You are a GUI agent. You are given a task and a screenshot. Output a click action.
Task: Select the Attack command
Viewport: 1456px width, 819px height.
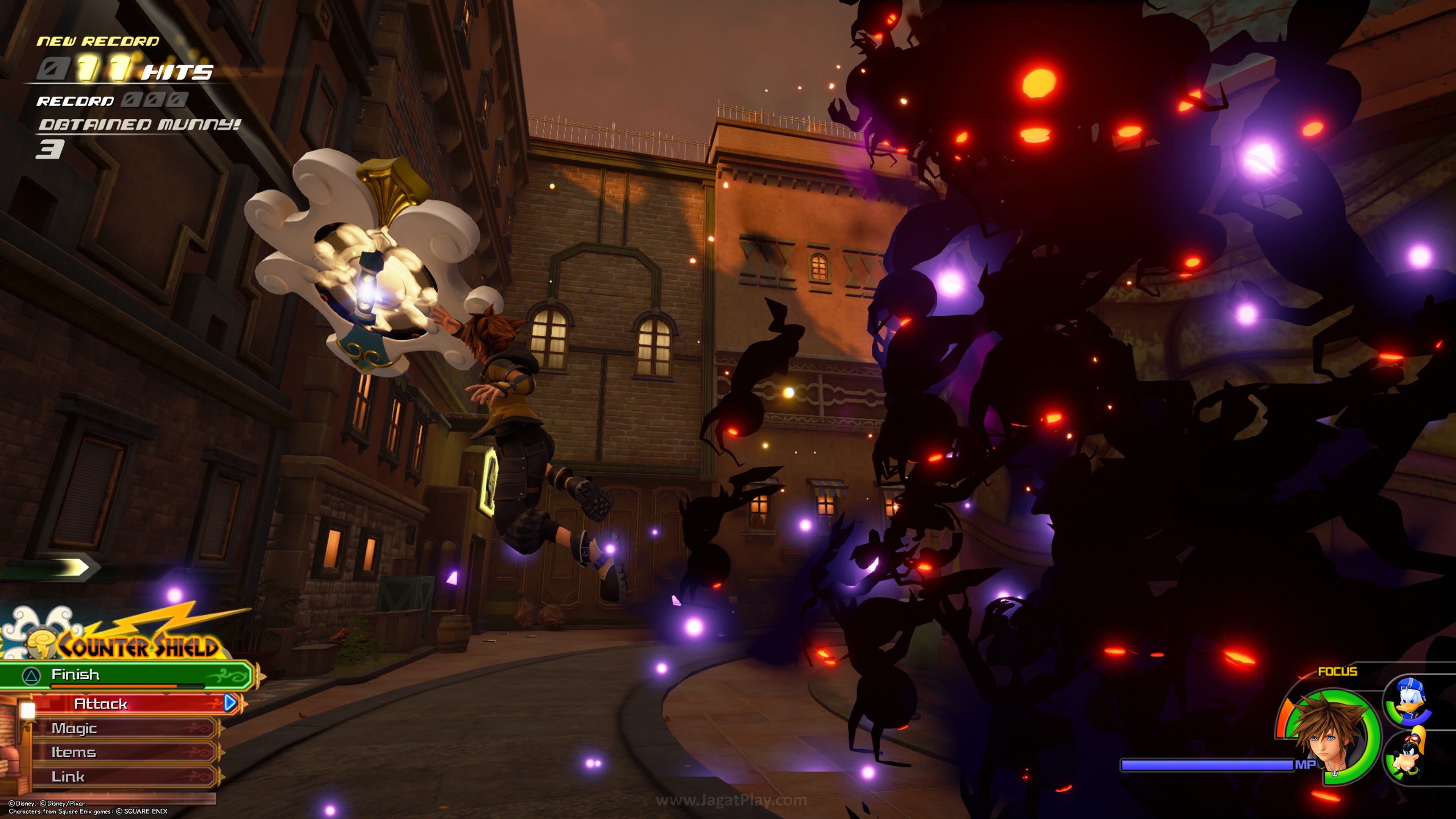130,704
